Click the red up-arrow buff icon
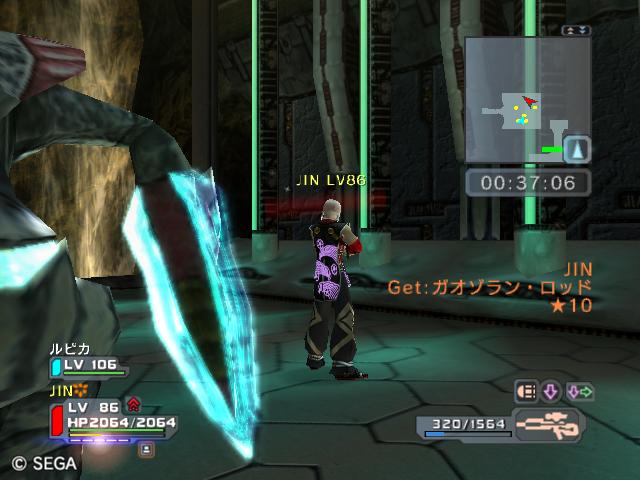Screen dimensions: 640x480 133,405
